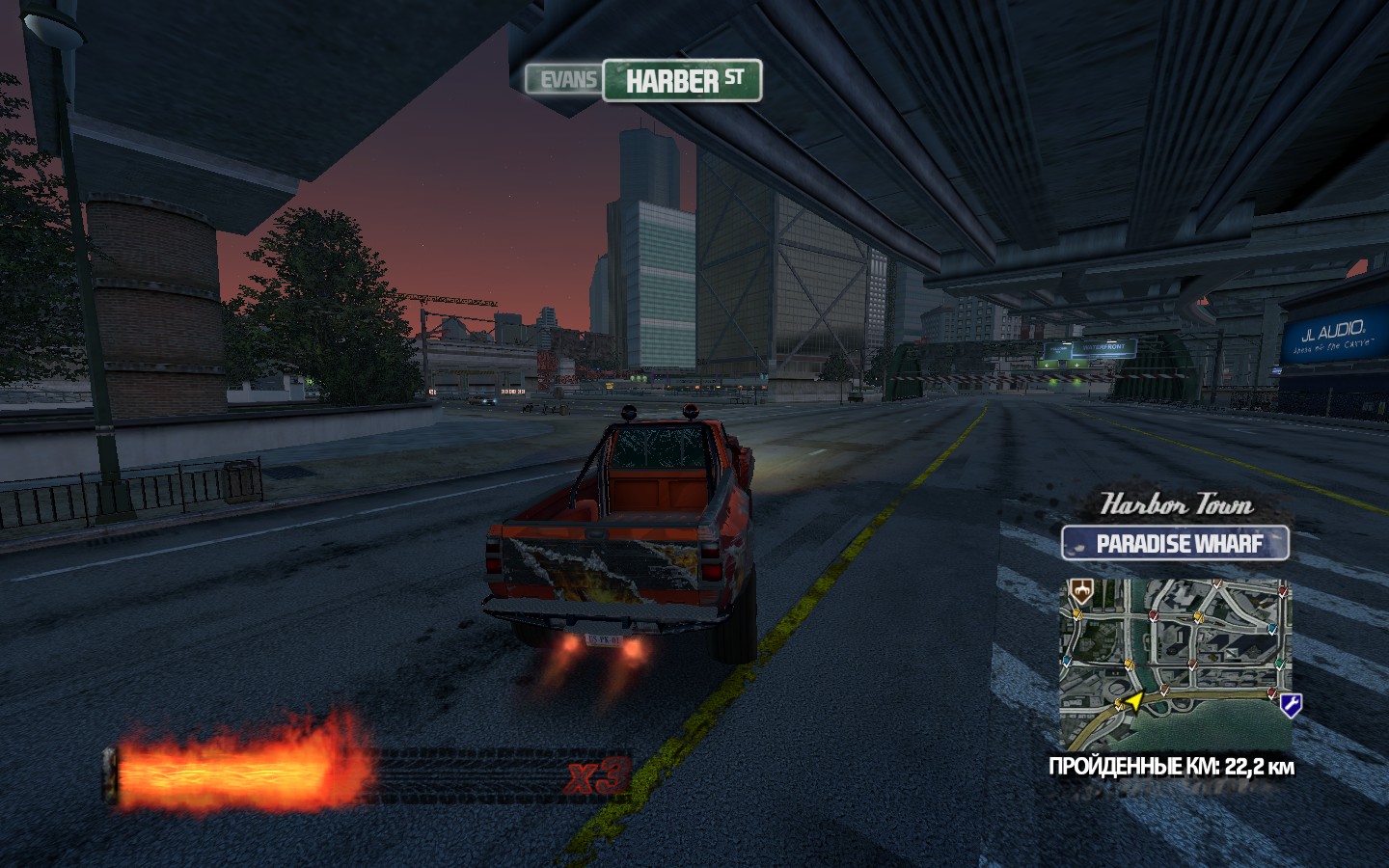Click the Harber St street sign
Image resolution: width=1389 pixels, height=868 pixels.
click(x=682, y=81)
